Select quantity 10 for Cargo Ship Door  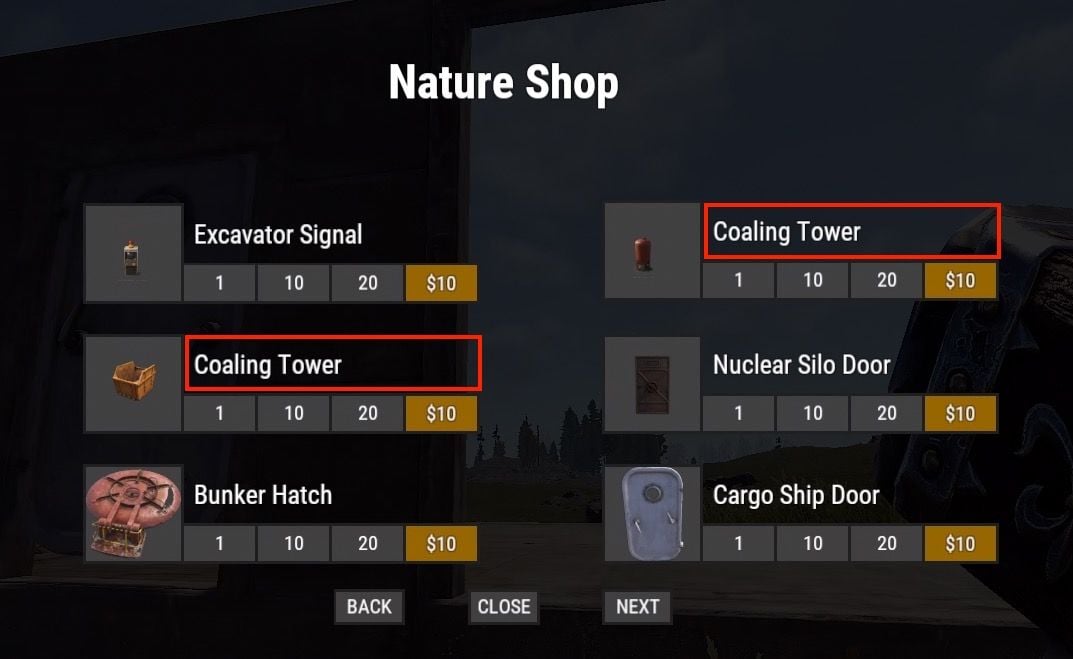tap(813, 544)
